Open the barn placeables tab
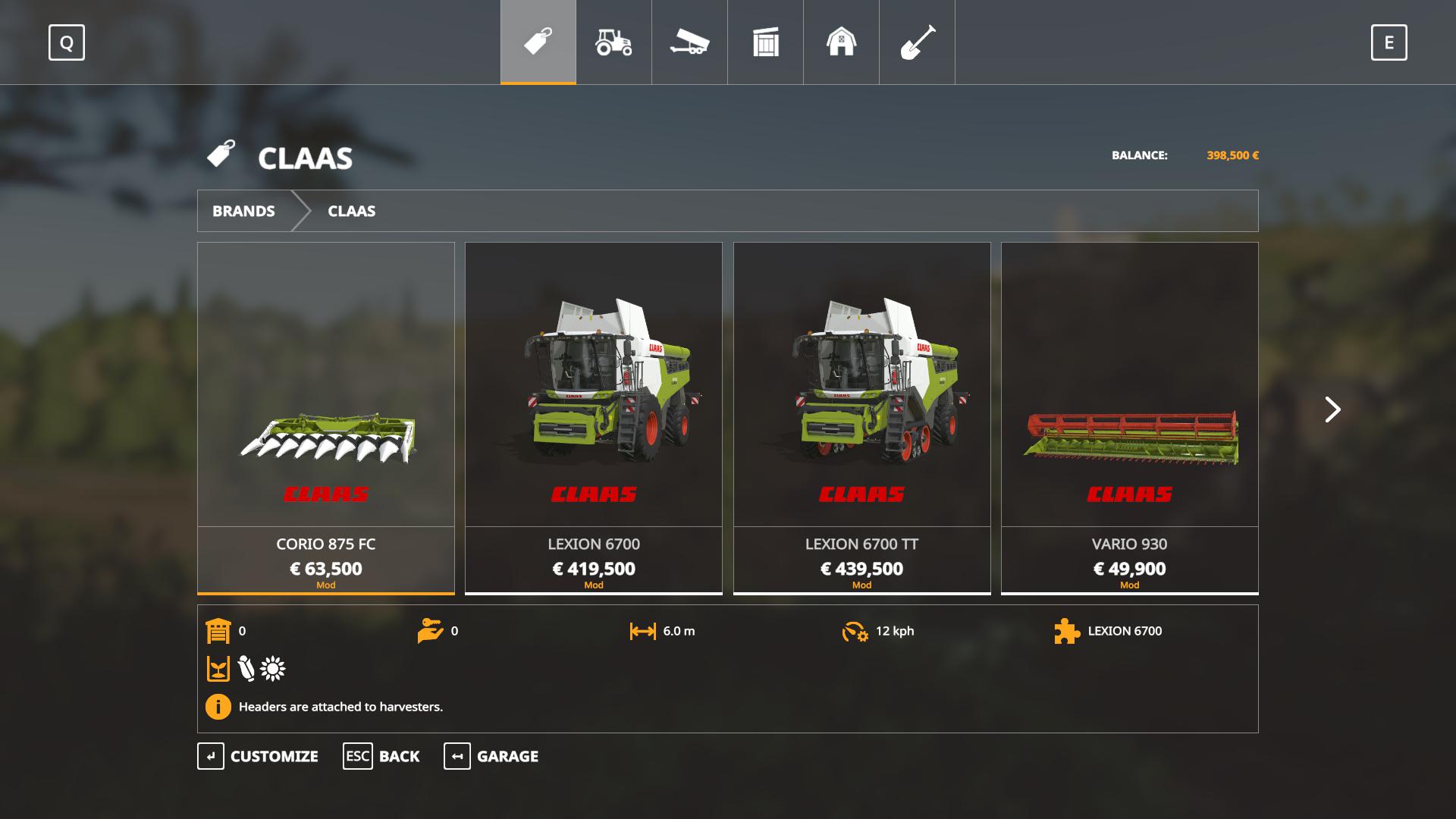 841,42
